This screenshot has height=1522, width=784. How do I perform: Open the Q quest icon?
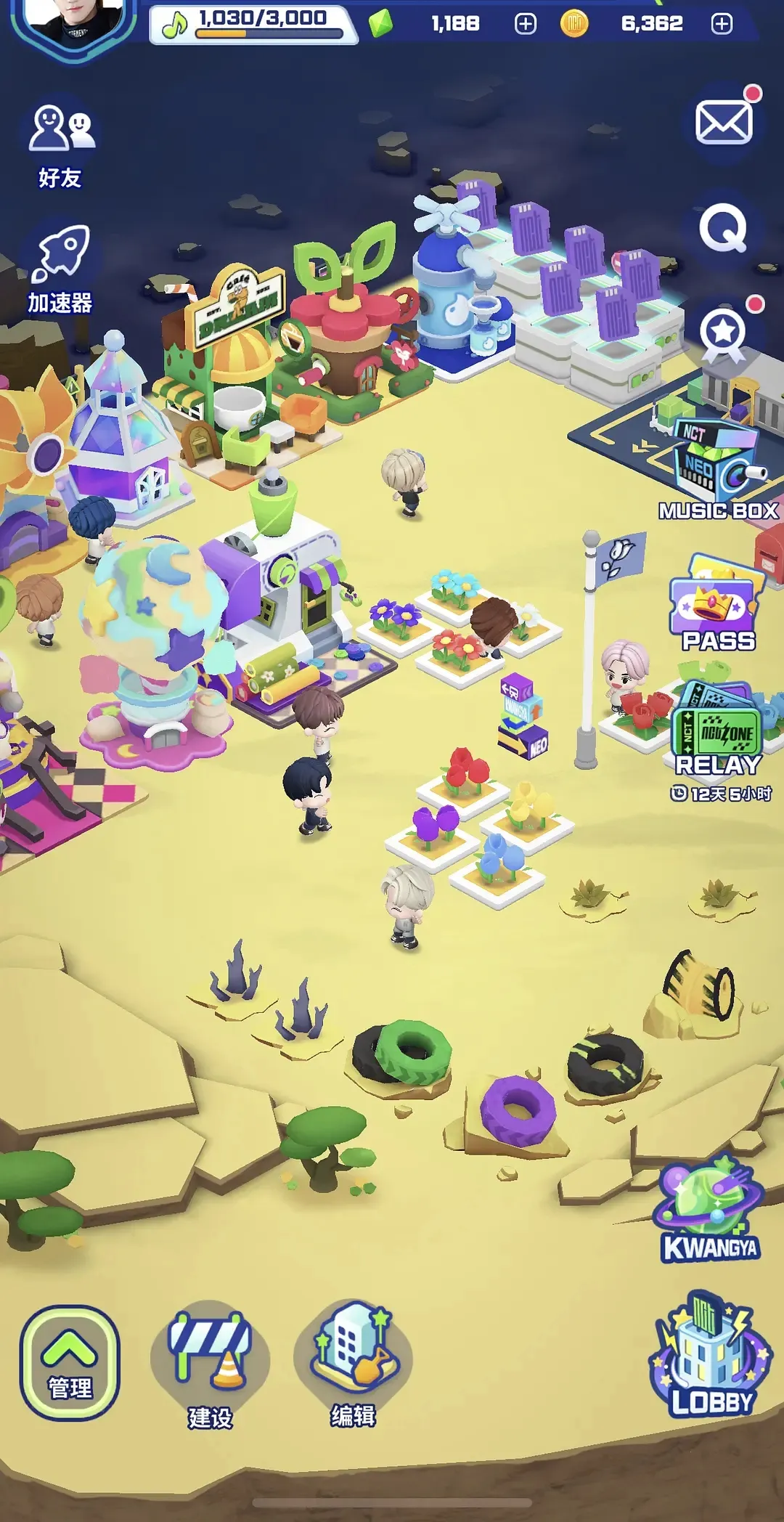(x=723, y=228)
